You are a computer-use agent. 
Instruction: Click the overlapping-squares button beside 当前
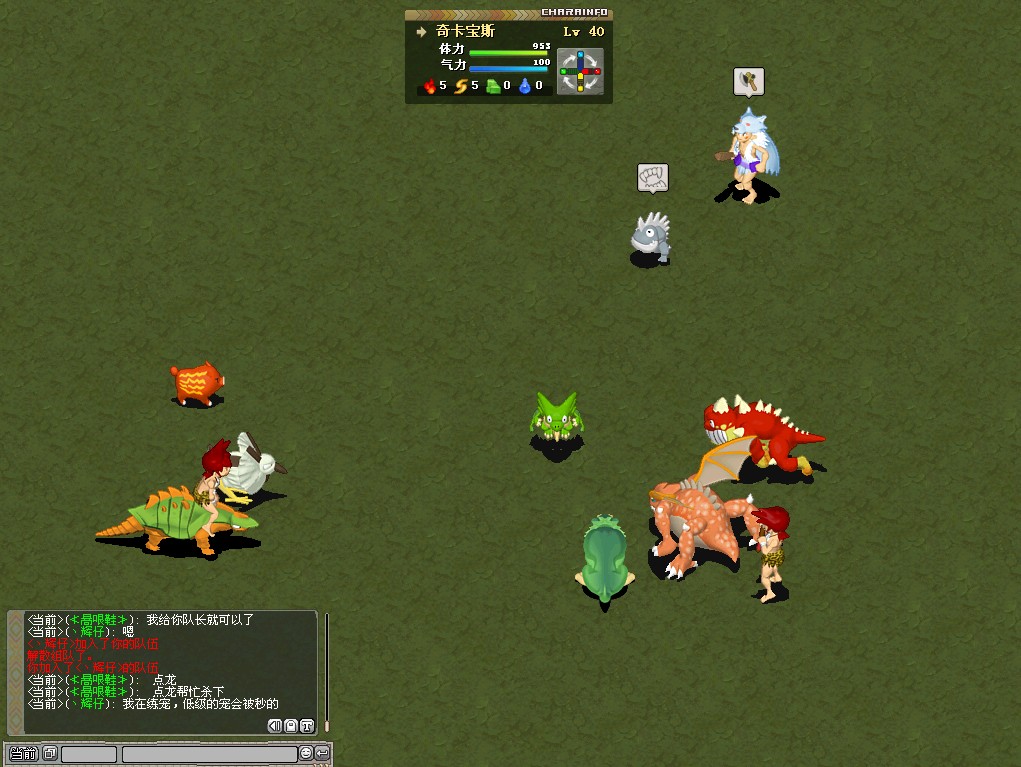pyautogui.click(x=50, y=753)
